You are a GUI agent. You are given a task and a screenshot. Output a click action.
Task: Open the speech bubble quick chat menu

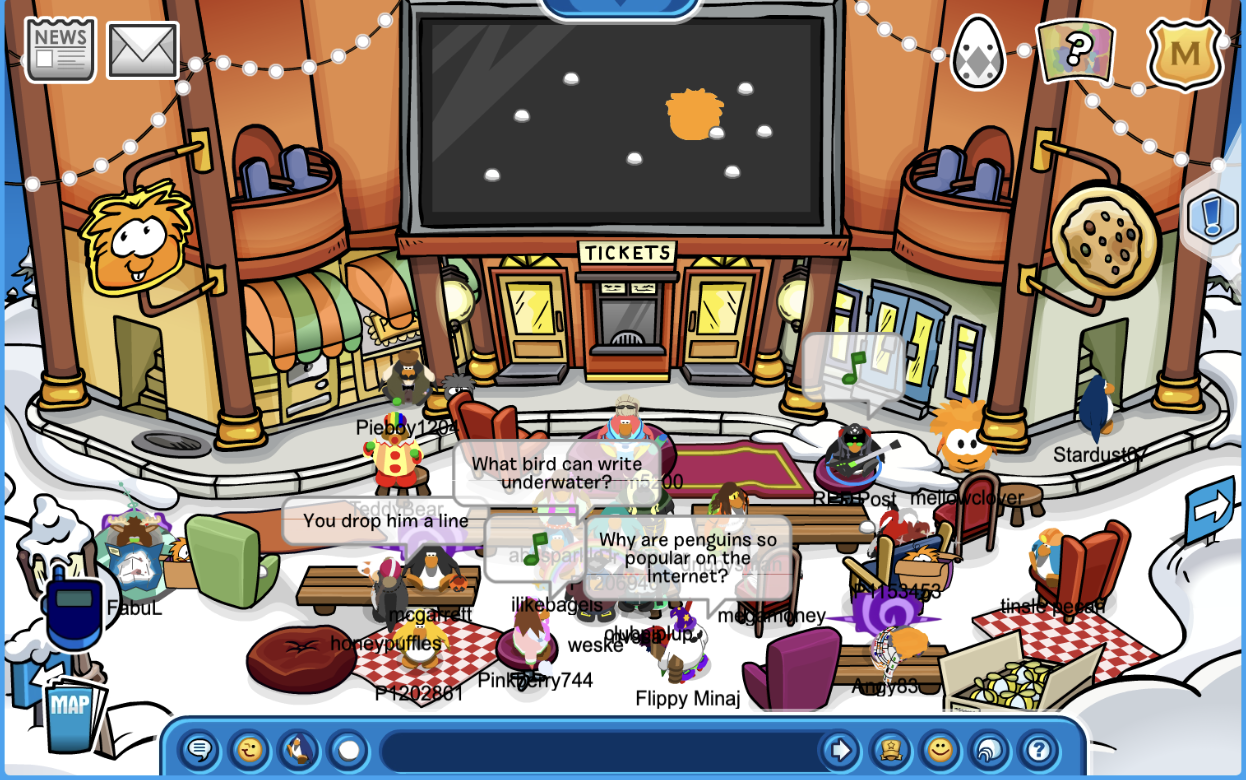tap(199, 749)
